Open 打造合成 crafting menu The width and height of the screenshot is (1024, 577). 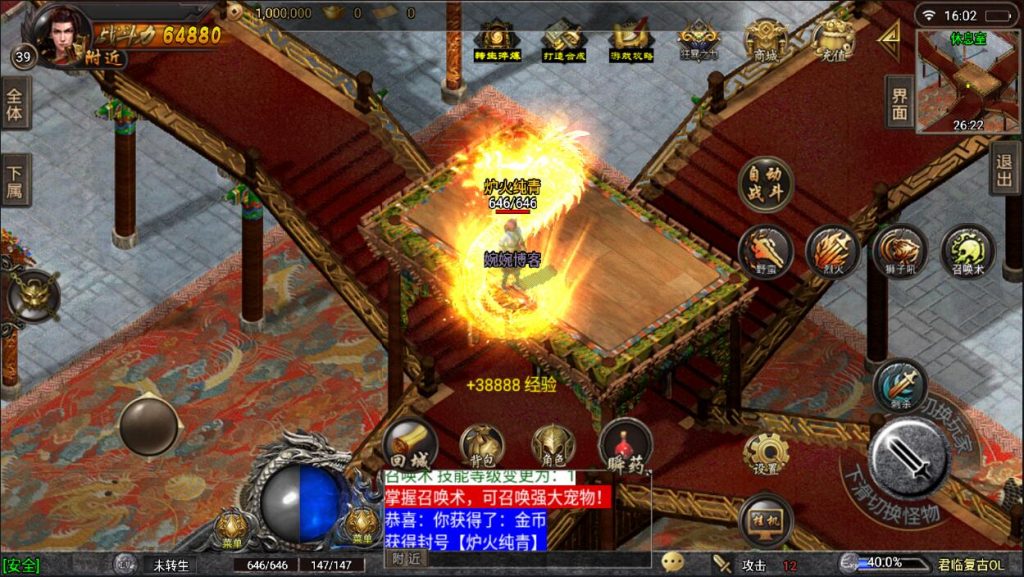pos(562,41)
